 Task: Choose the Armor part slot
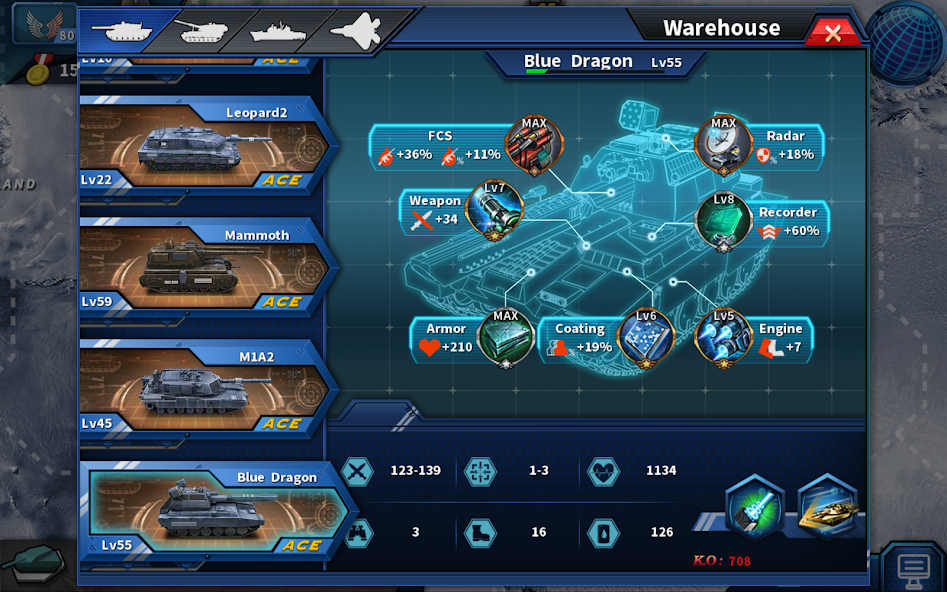pos(506,338)
